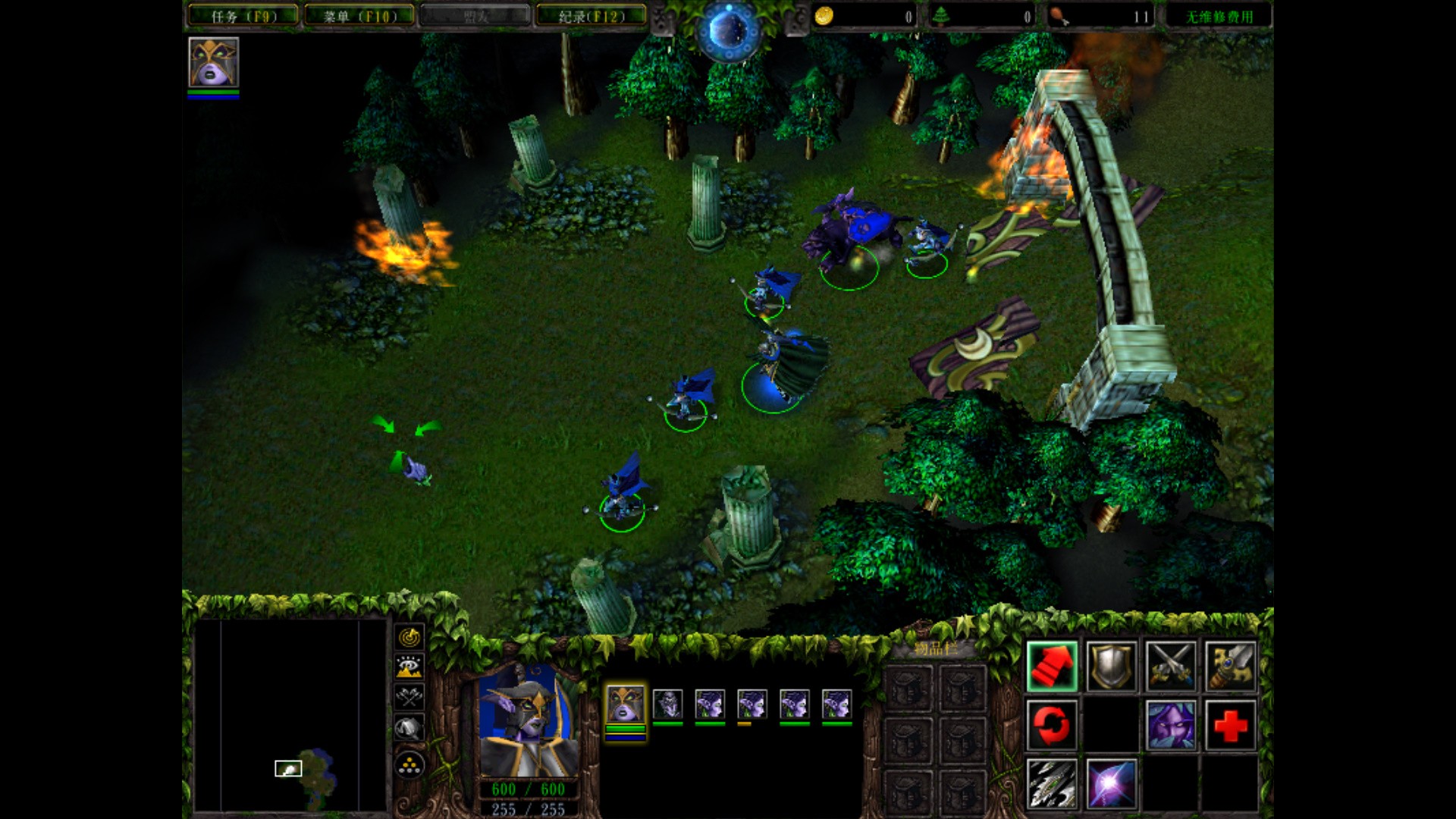This screenshot has width=1456, height=819.
Task: Select the highlighted hero in the group panel
Action: pyautogui.click(x=625, y=704)
